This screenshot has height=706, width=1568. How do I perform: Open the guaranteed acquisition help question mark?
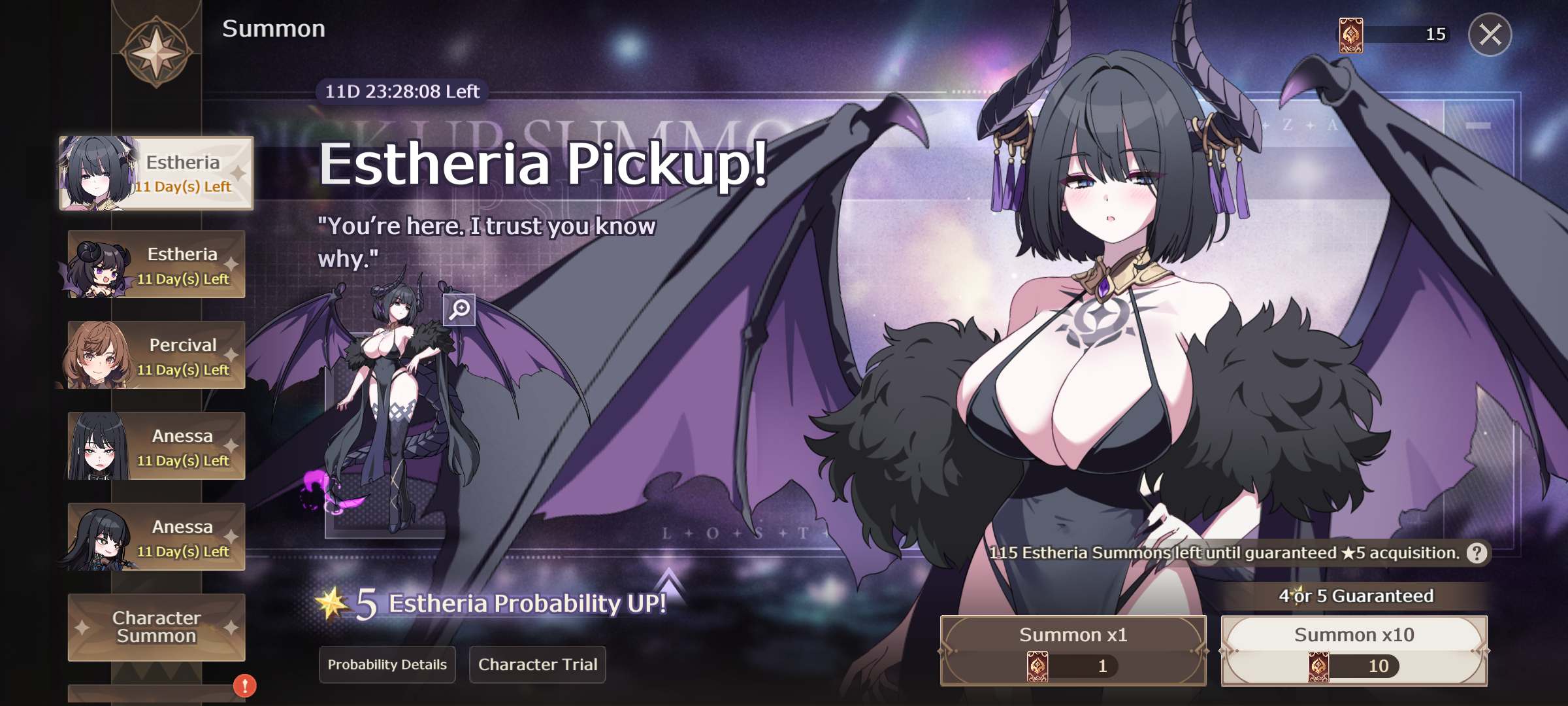click(1477, 553)
